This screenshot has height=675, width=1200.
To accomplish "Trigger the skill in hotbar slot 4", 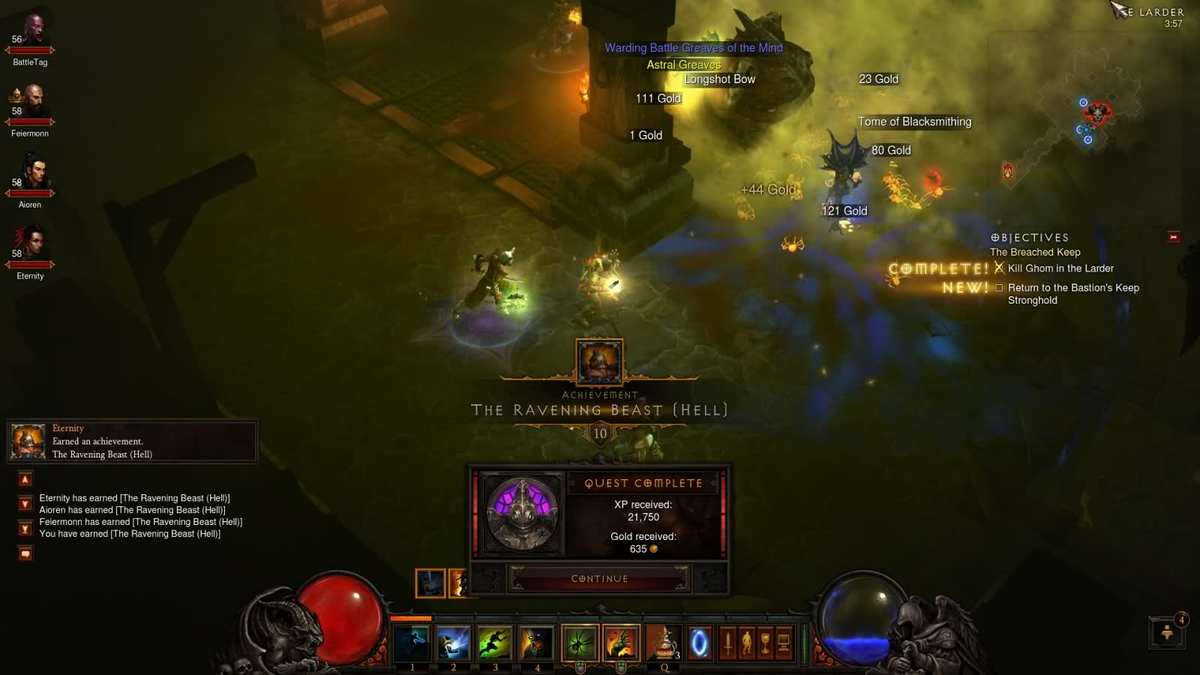I will 536,643.
